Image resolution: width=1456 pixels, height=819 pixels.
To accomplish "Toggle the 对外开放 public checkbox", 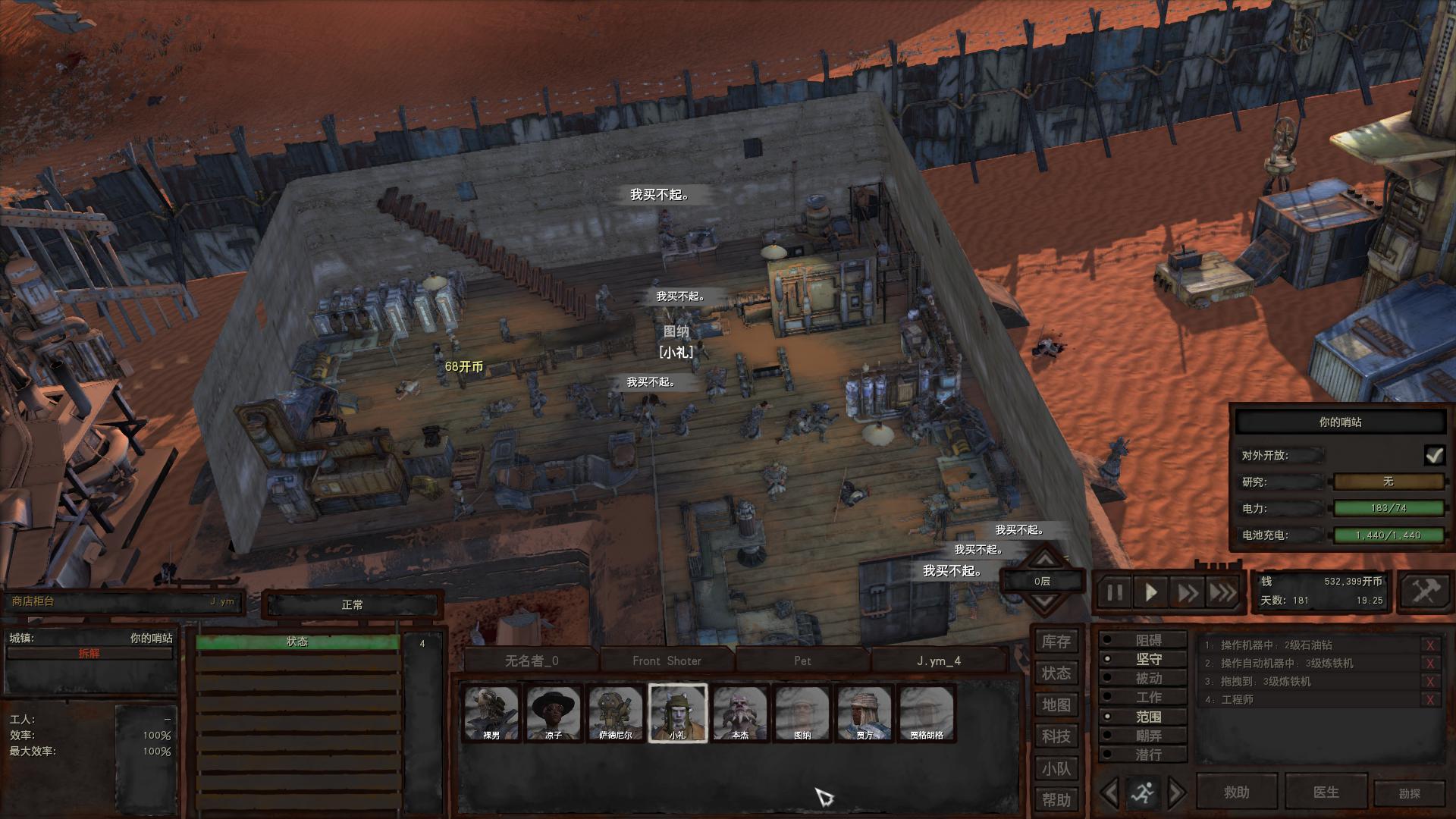I will (x=1433, y=455).
